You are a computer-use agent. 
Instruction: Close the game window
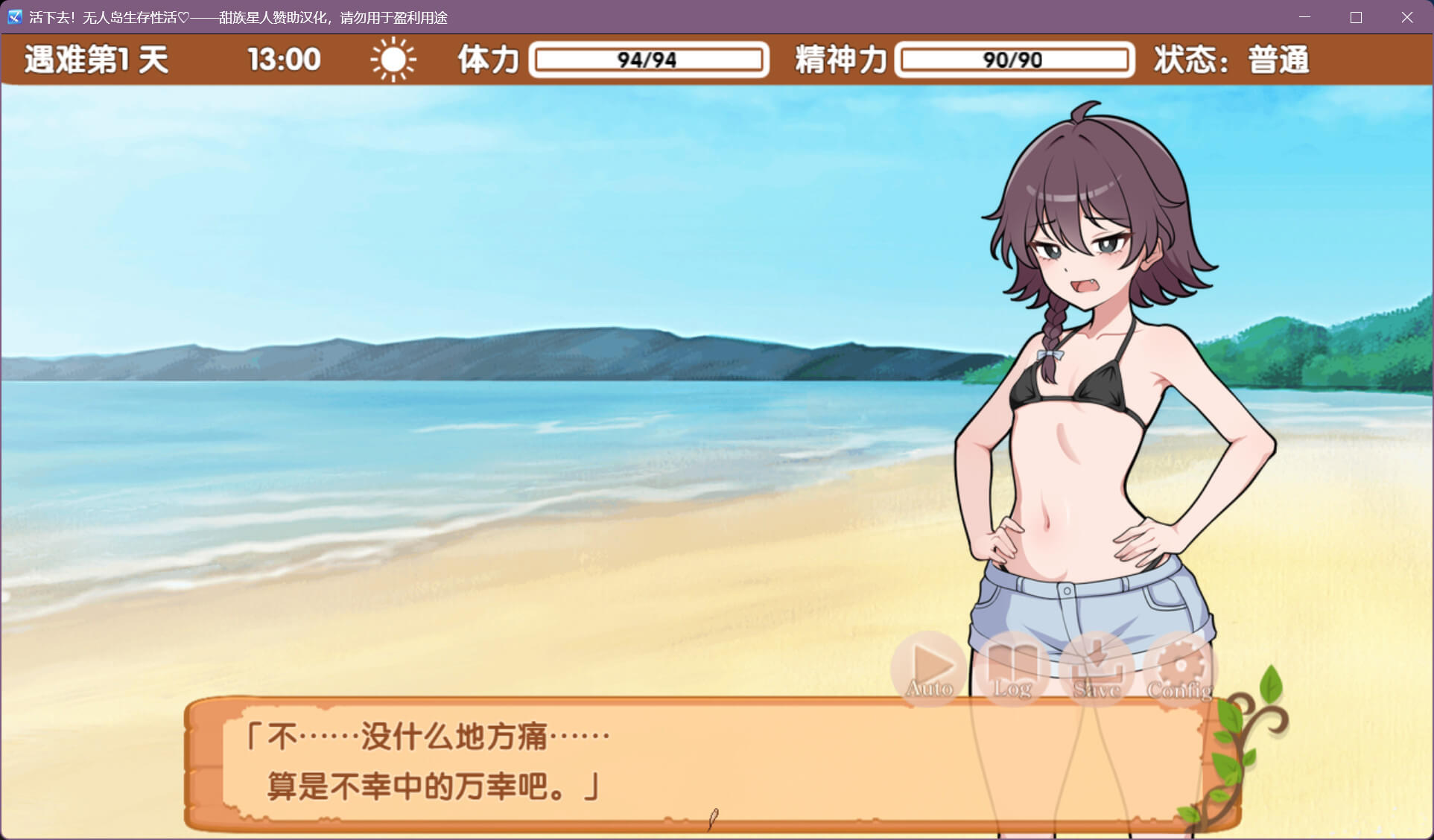[1406, 17]
